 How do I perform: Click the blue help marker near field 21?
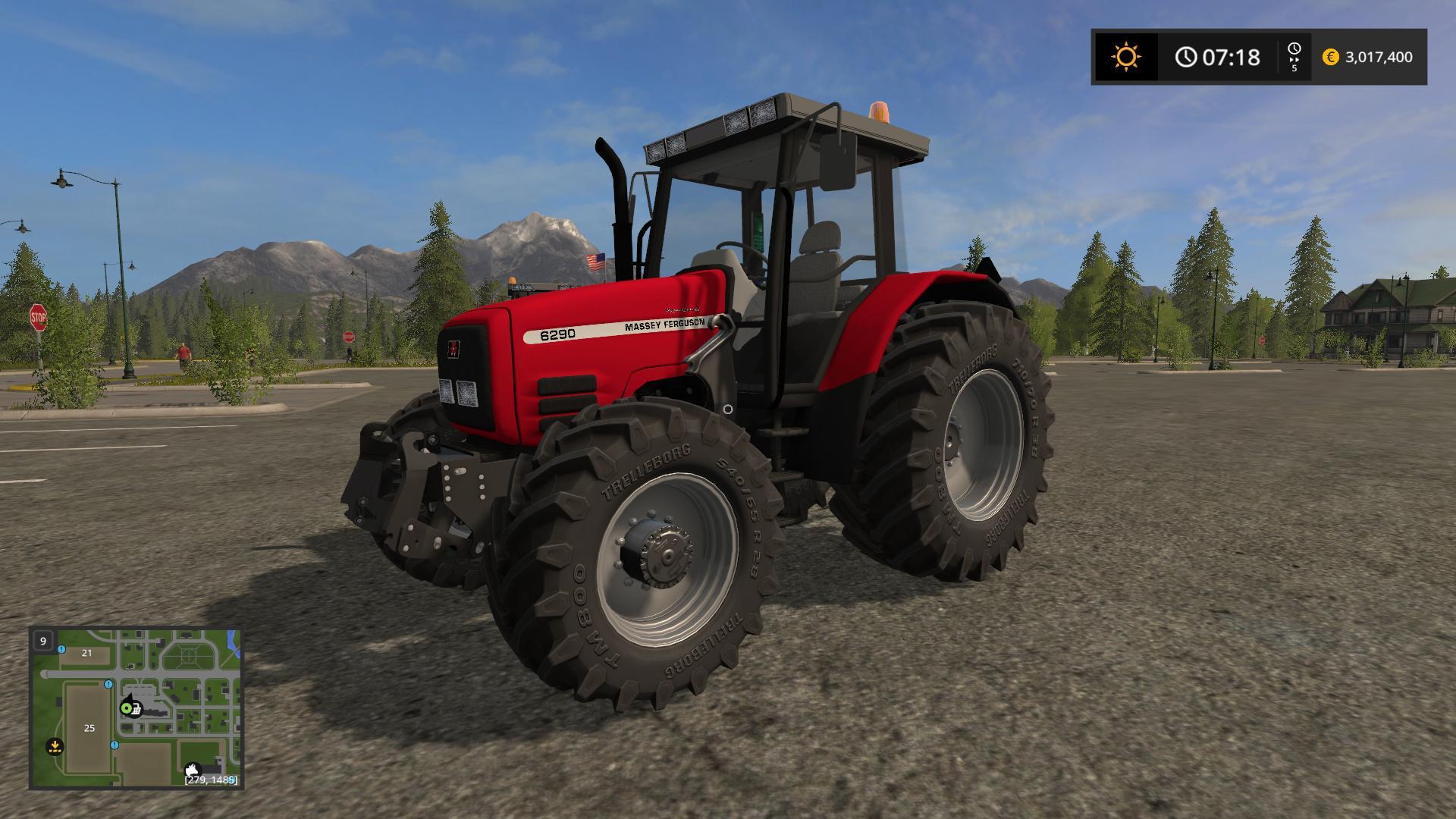click(60, 650)
